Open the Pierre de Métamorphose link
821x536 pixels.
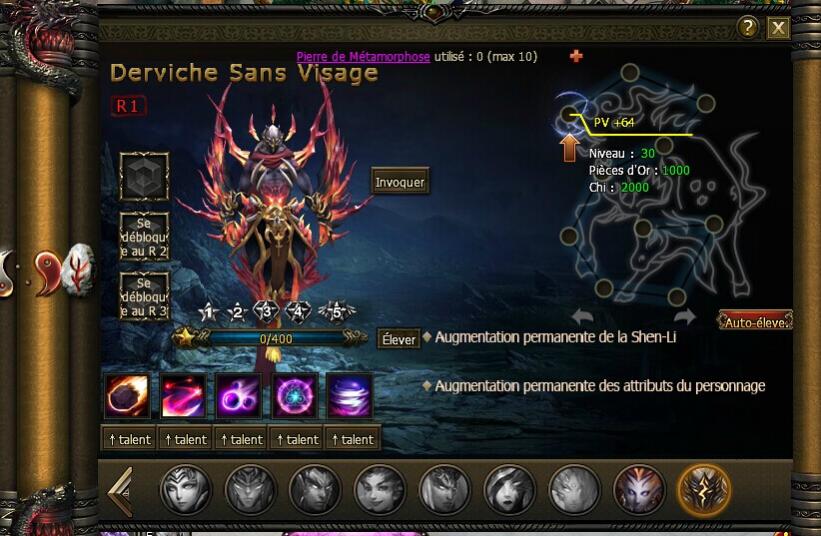[363, 57]
